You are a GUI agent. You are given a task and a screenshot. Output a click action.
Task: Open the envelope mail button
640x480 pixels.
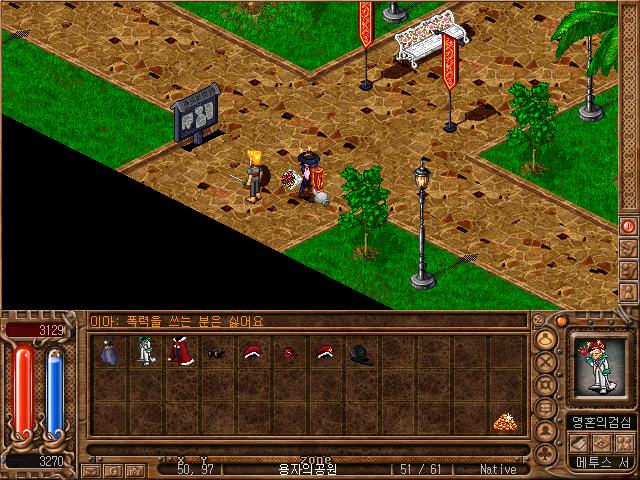pos(91,469)
